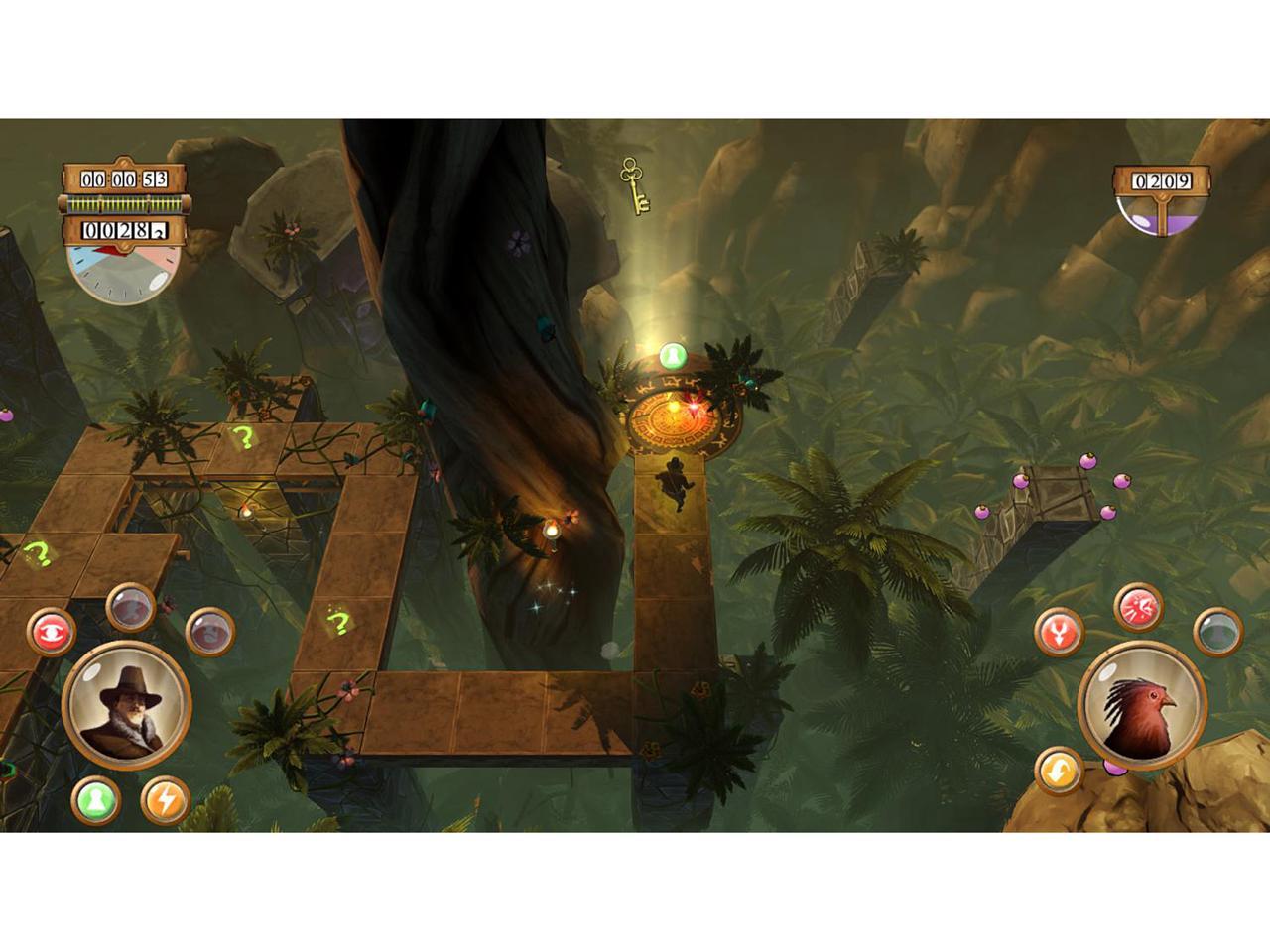Click the yellow curved-arrow return button

coord(1059,771)
